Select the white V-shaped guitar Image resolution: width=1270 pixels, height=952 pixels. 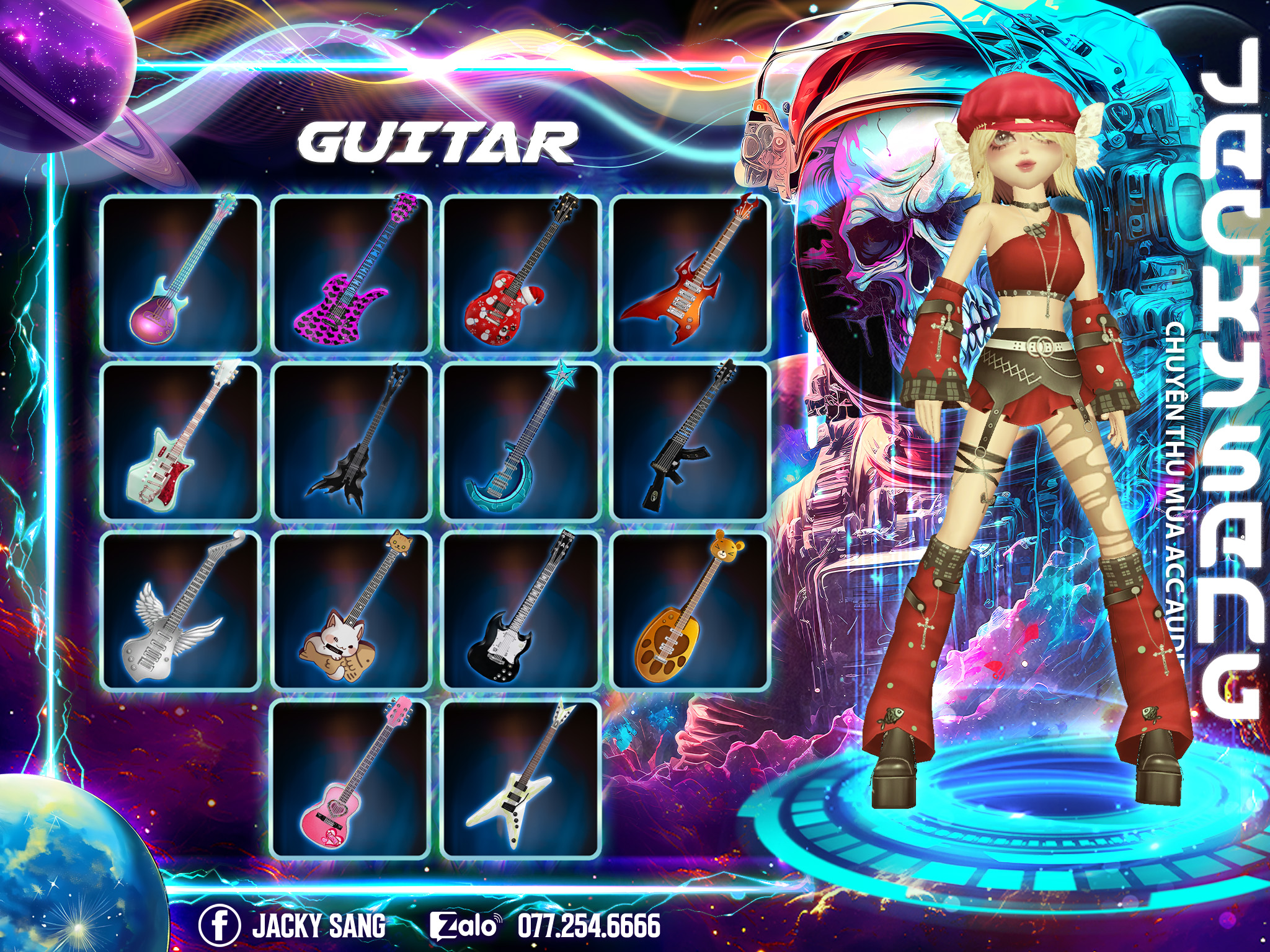(x=521, y=778)
